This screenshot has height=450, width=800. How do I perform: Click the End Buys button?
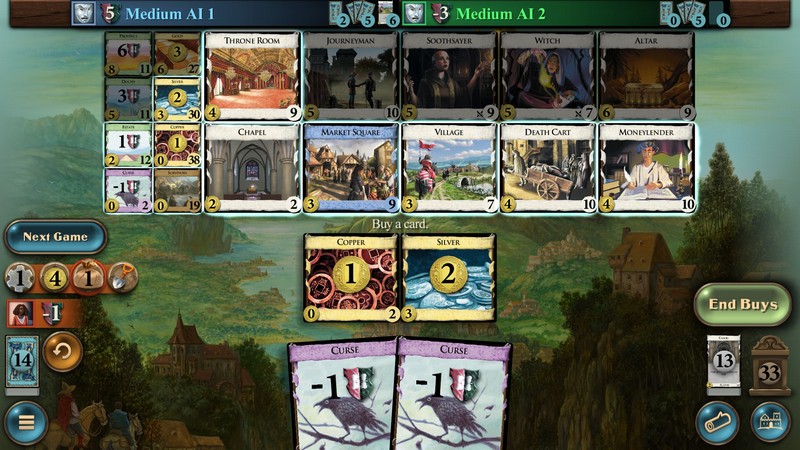pos(742,304)
